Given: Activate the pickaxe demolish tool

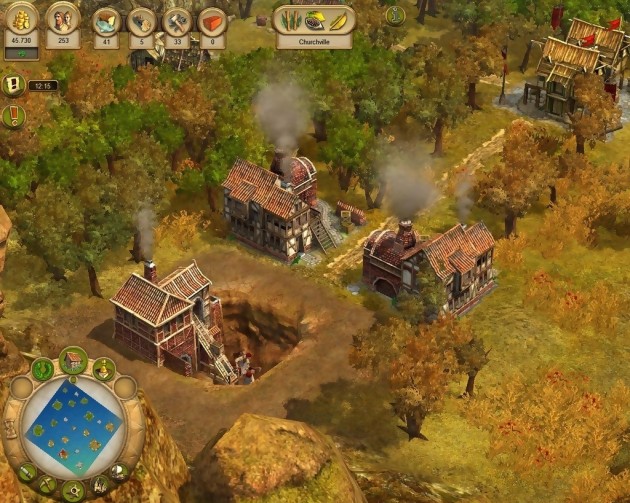Looking at the screenshot, I should (x=47, y=483).
